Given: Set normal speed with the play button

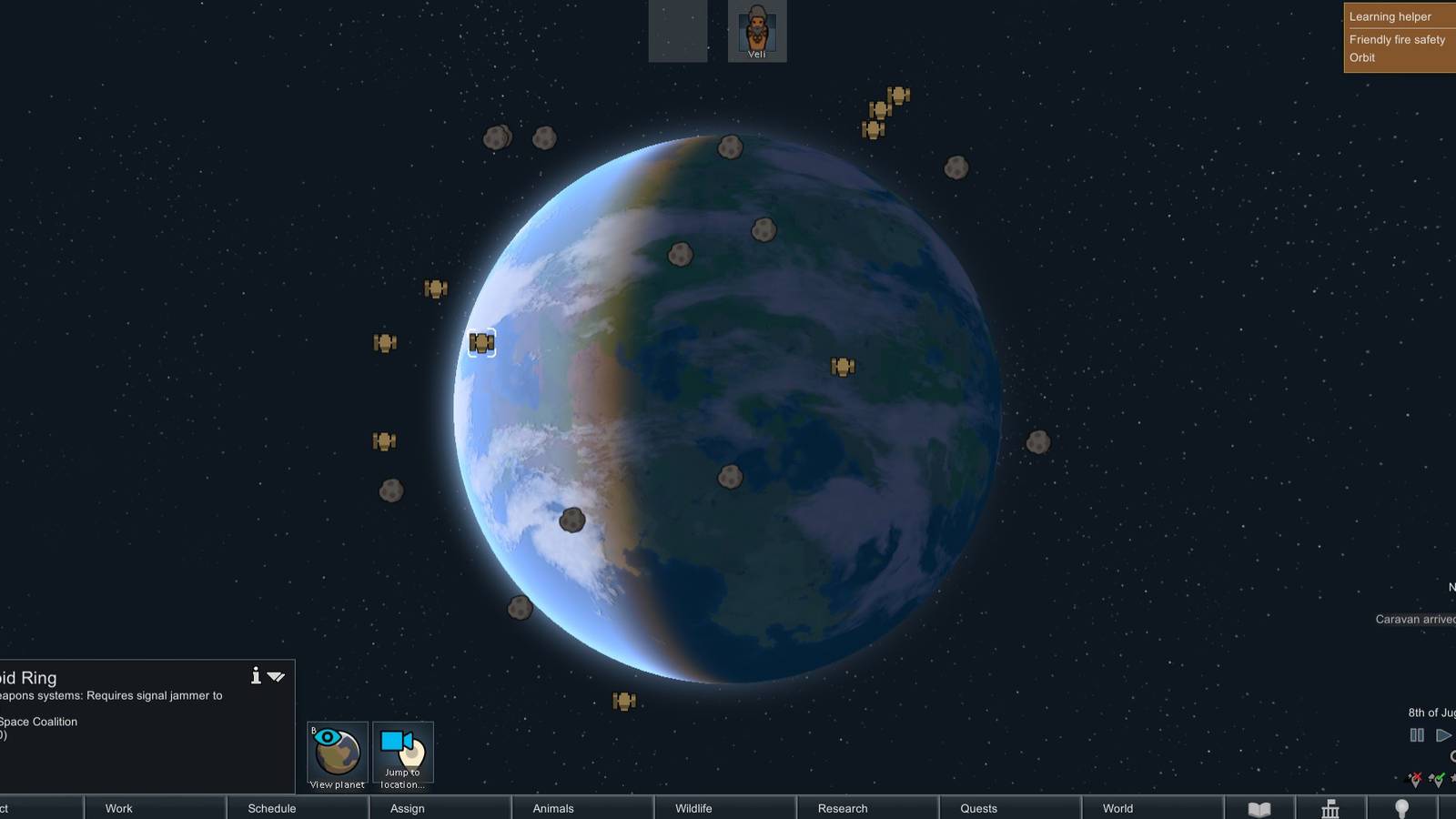Looking at the screenshot, I should (1443, 734).
